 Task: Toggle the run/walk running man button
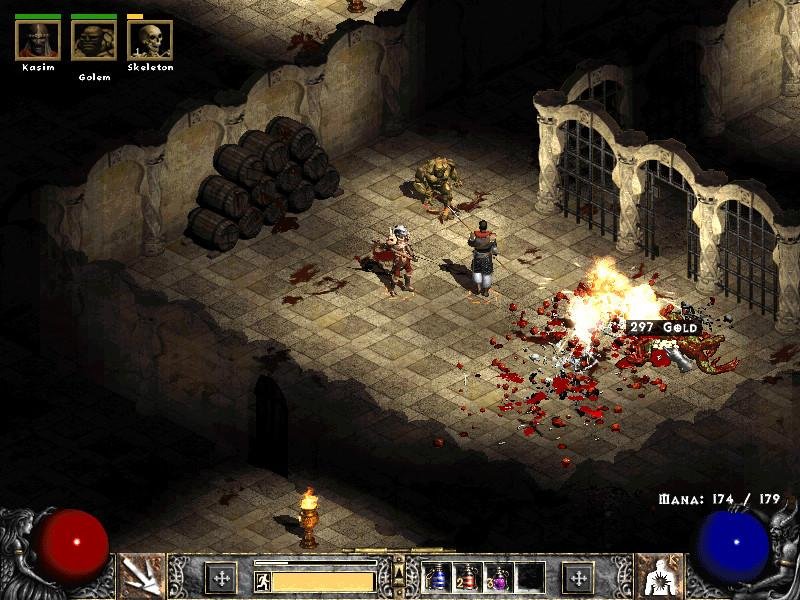(x=262, y=579)
